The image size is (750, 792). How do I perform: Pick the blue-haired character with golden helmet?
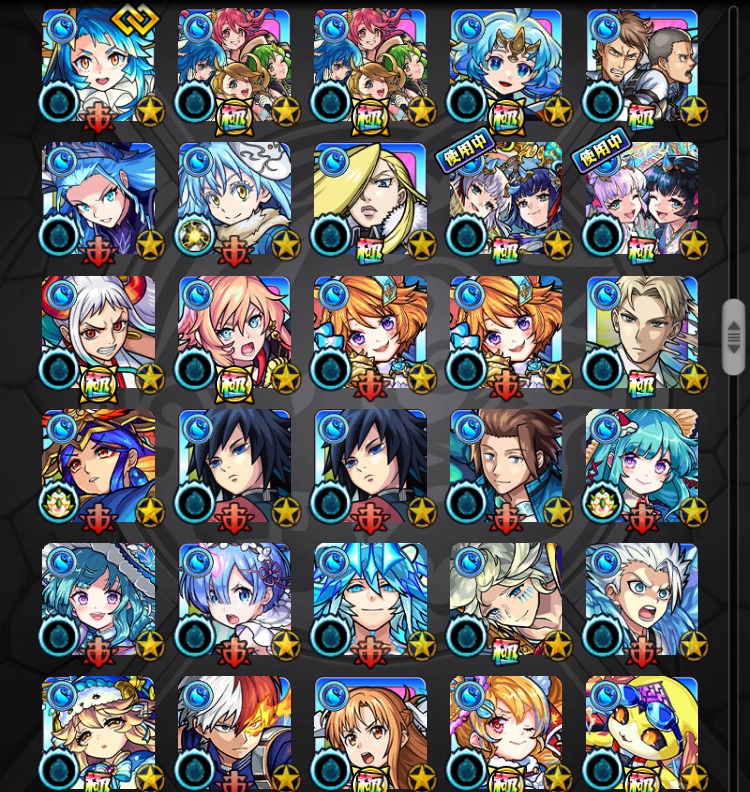point(98,467)
